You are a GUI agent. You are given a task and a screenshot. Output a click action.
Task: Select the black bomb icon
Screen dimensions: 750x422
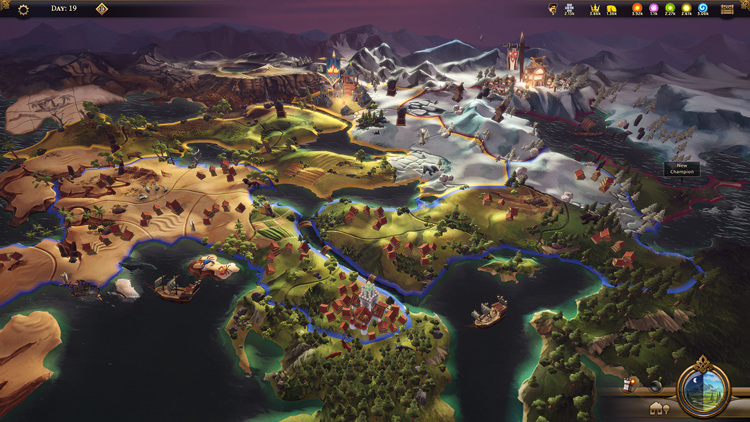click(x=655, y=385)
